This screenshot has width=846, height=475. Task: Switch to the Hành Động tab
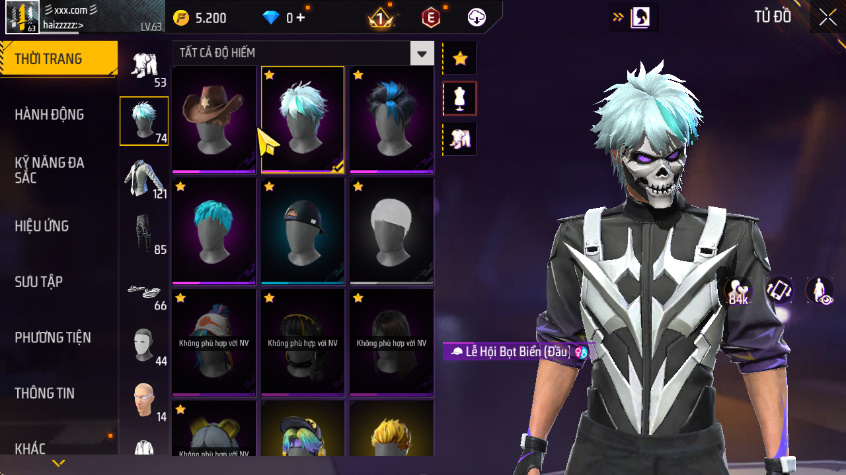click(49, 115)
